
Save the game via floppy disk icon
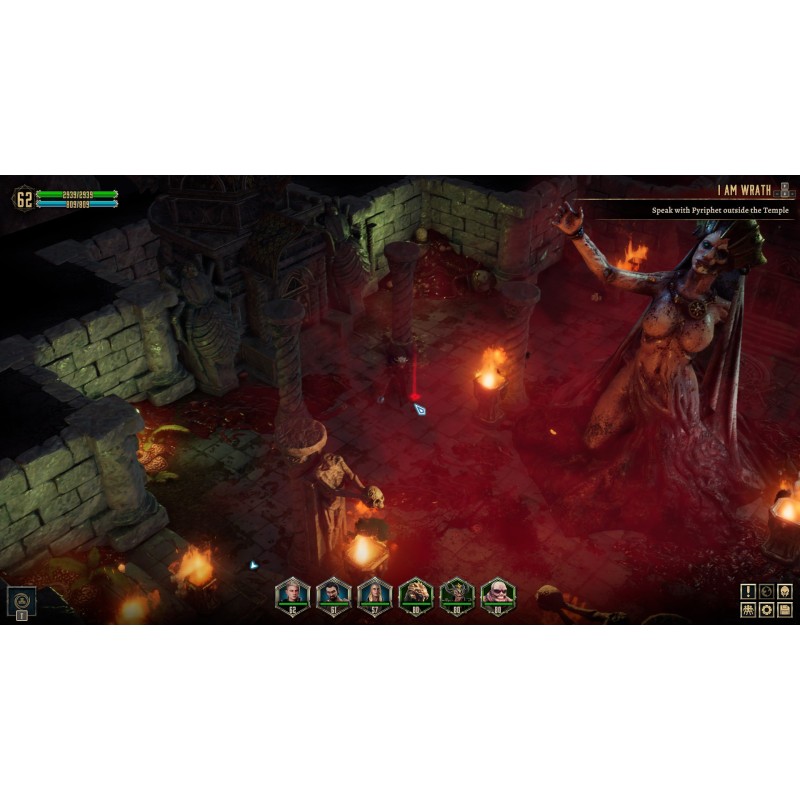tap(785, 609)
